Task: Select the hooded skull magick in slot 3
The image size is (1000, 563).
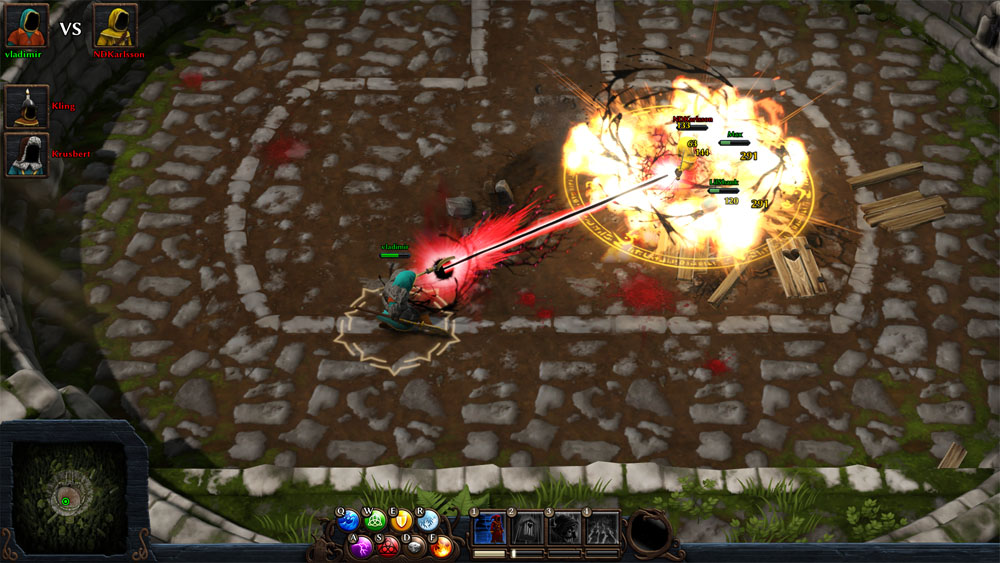Action: [x=564, y=527]
